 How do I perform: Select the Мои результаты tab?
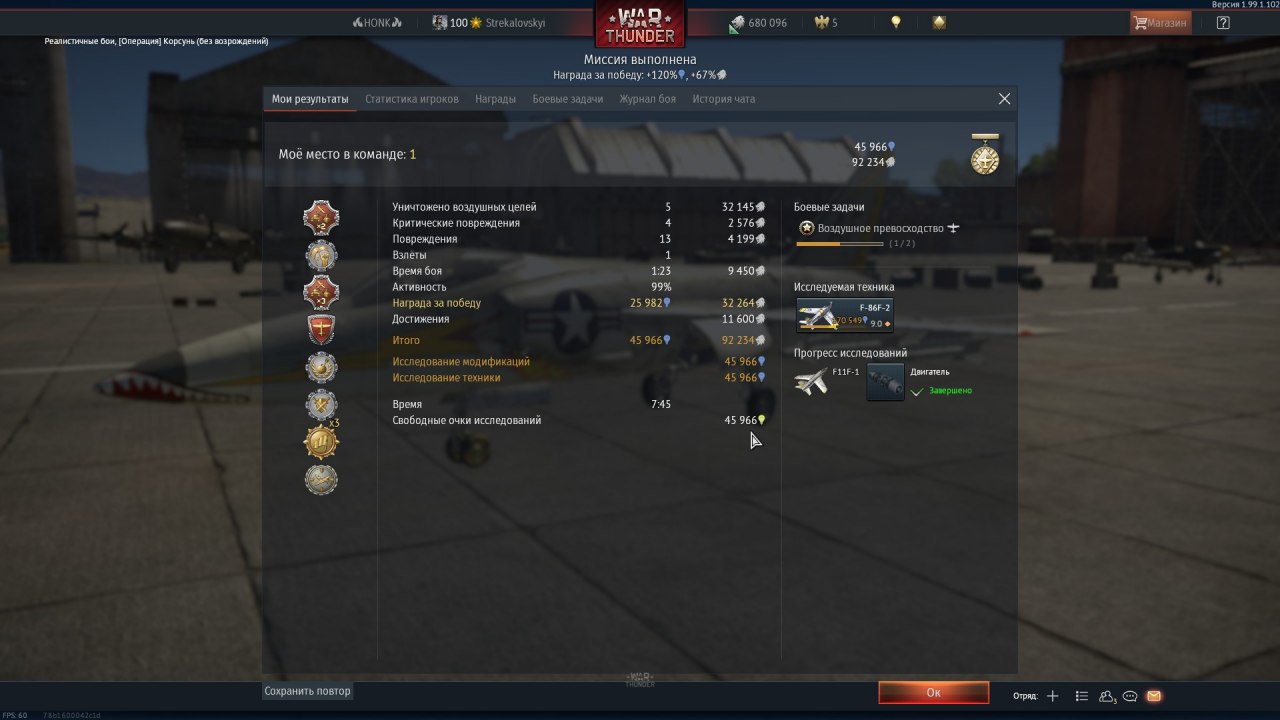[310, 99]
